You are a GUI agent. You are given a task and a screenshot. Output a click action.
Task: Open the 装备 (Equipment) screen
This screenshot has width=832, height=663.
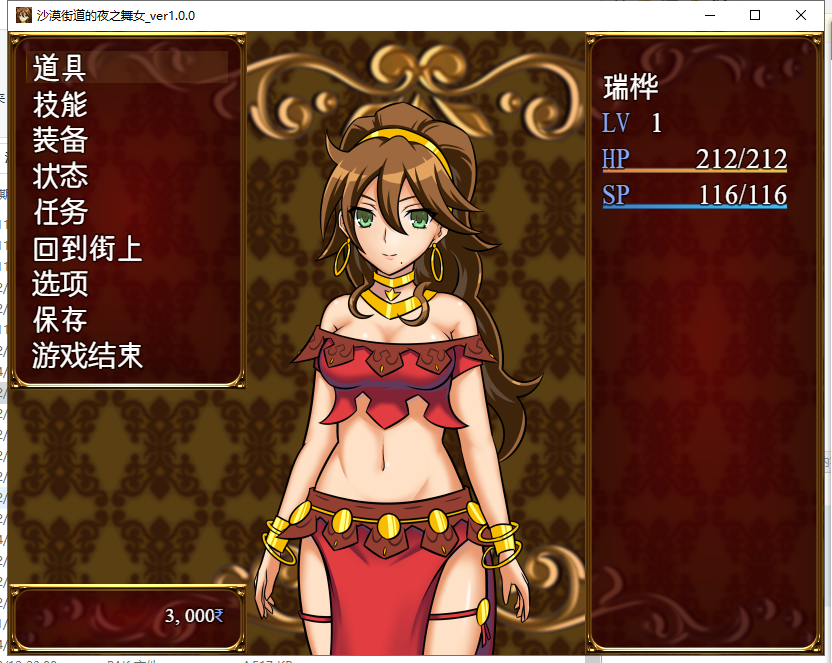(x=60, y=140)
